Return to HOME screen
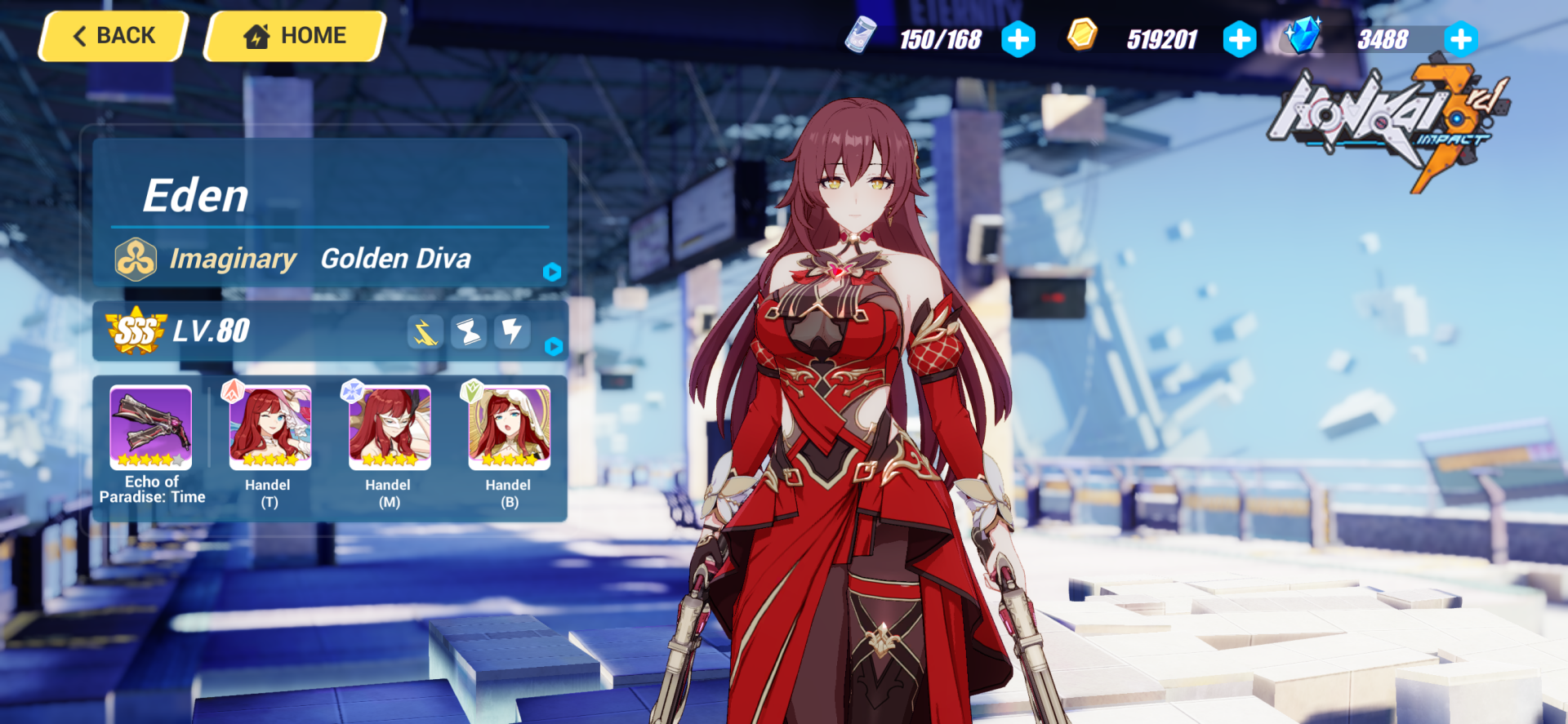The width and height of the screenshot is (1568, 724). [x=292, y=35]
